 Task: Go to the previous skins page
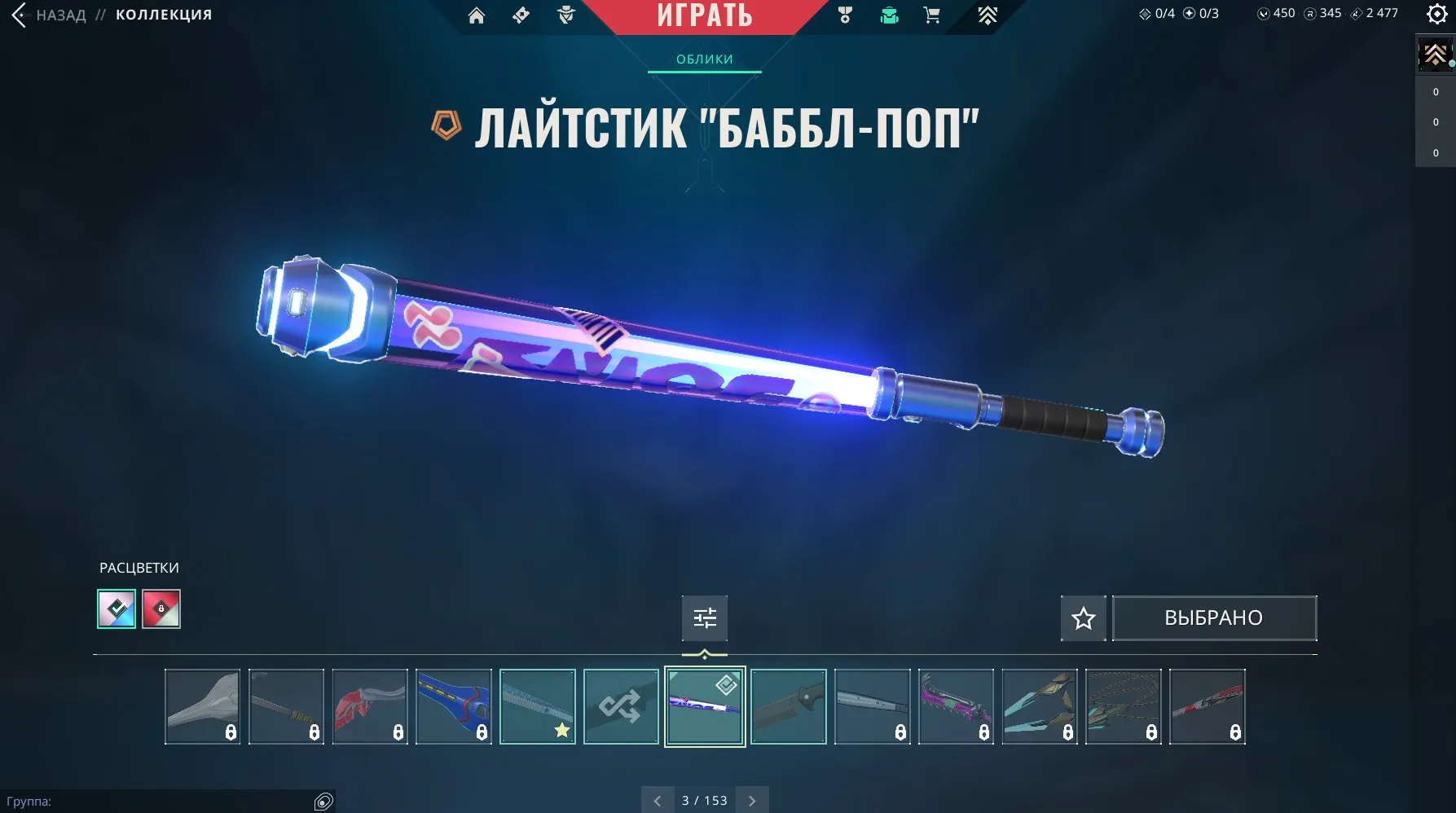(x=658, y=800)
